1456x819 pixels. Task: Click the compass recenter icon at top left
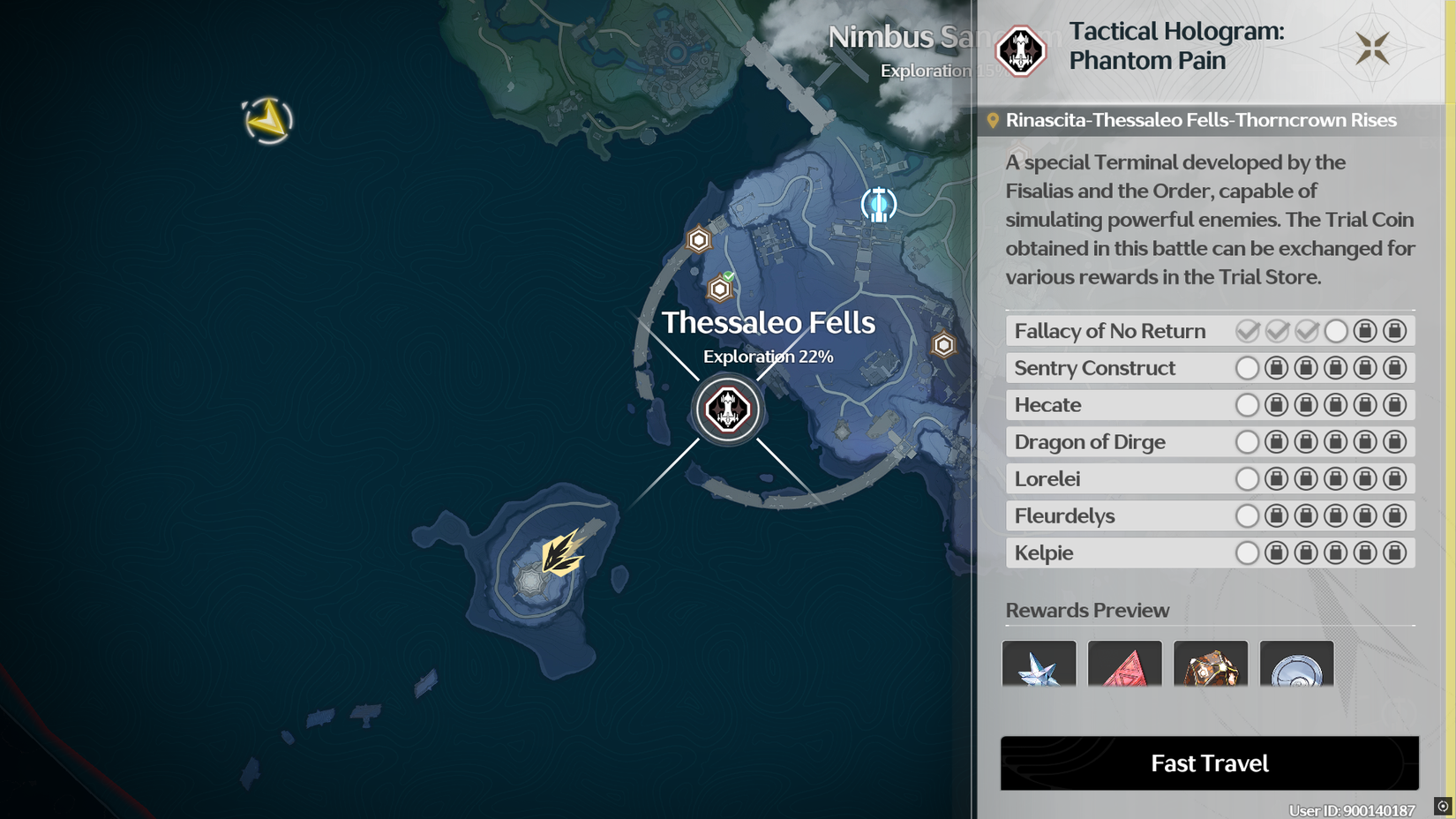265,119
